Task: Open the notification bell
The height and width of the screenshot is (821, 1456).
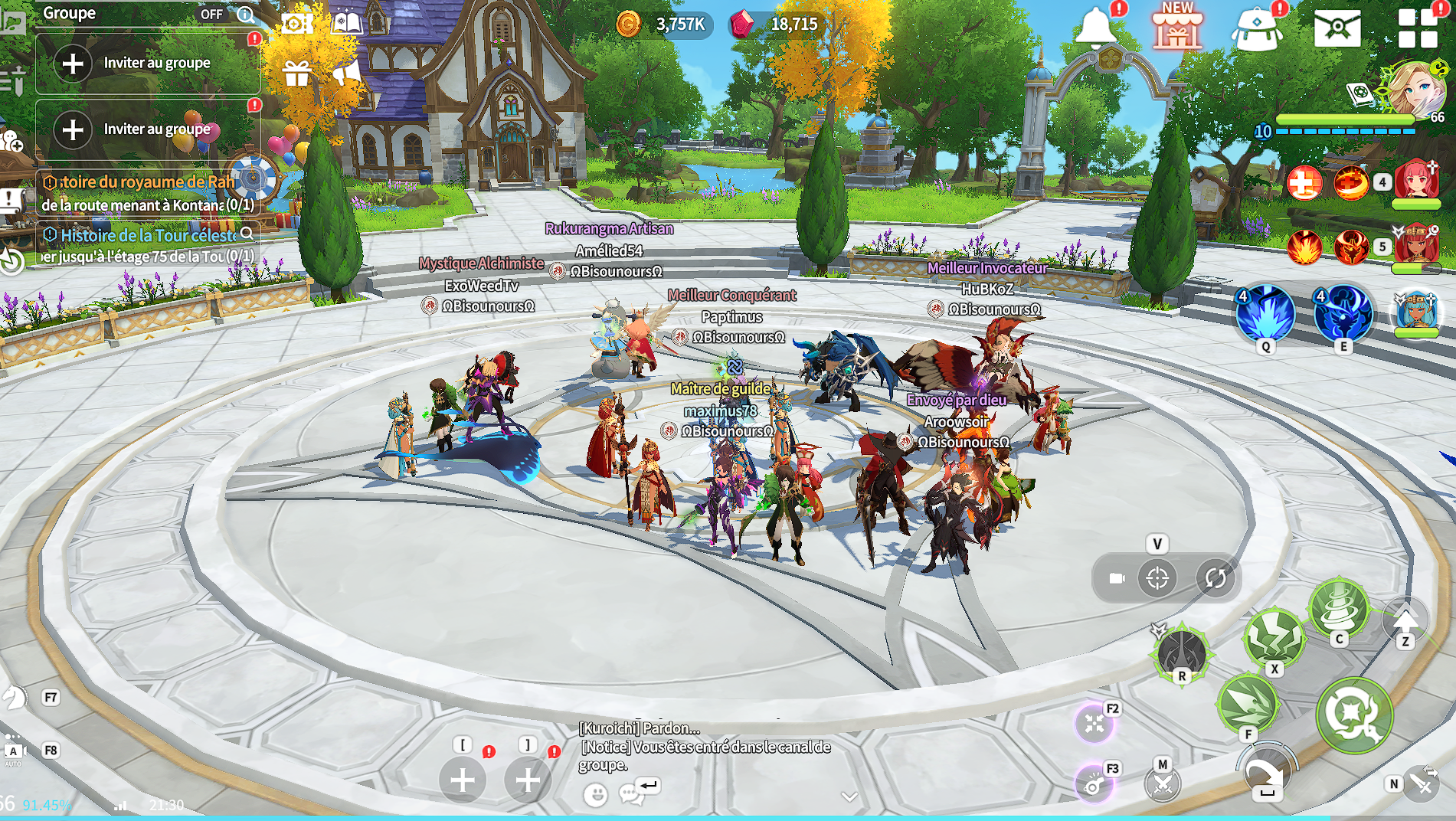Action: point(1095,28)
